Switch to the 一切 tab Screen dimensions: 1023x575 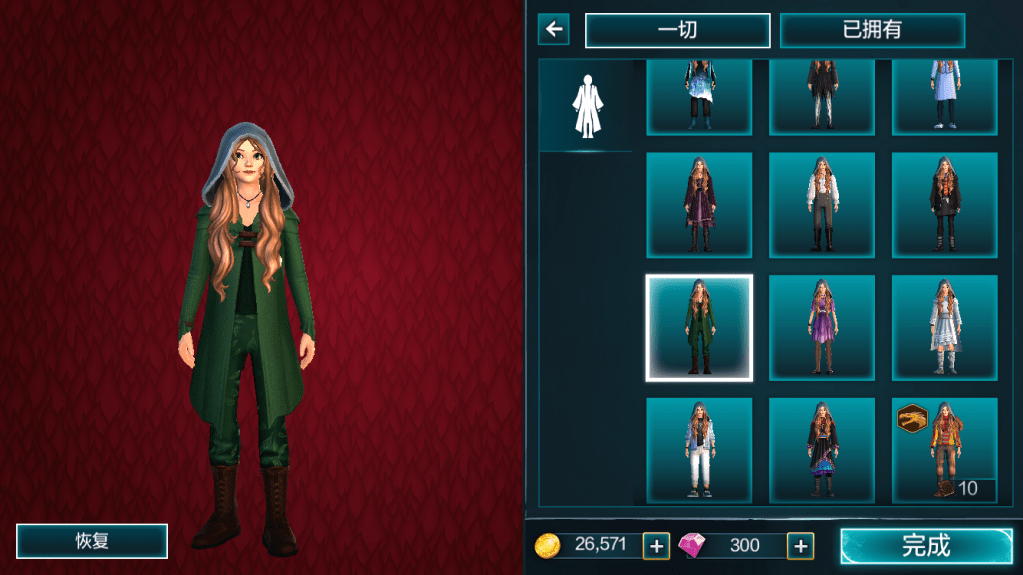pos(677,30)
